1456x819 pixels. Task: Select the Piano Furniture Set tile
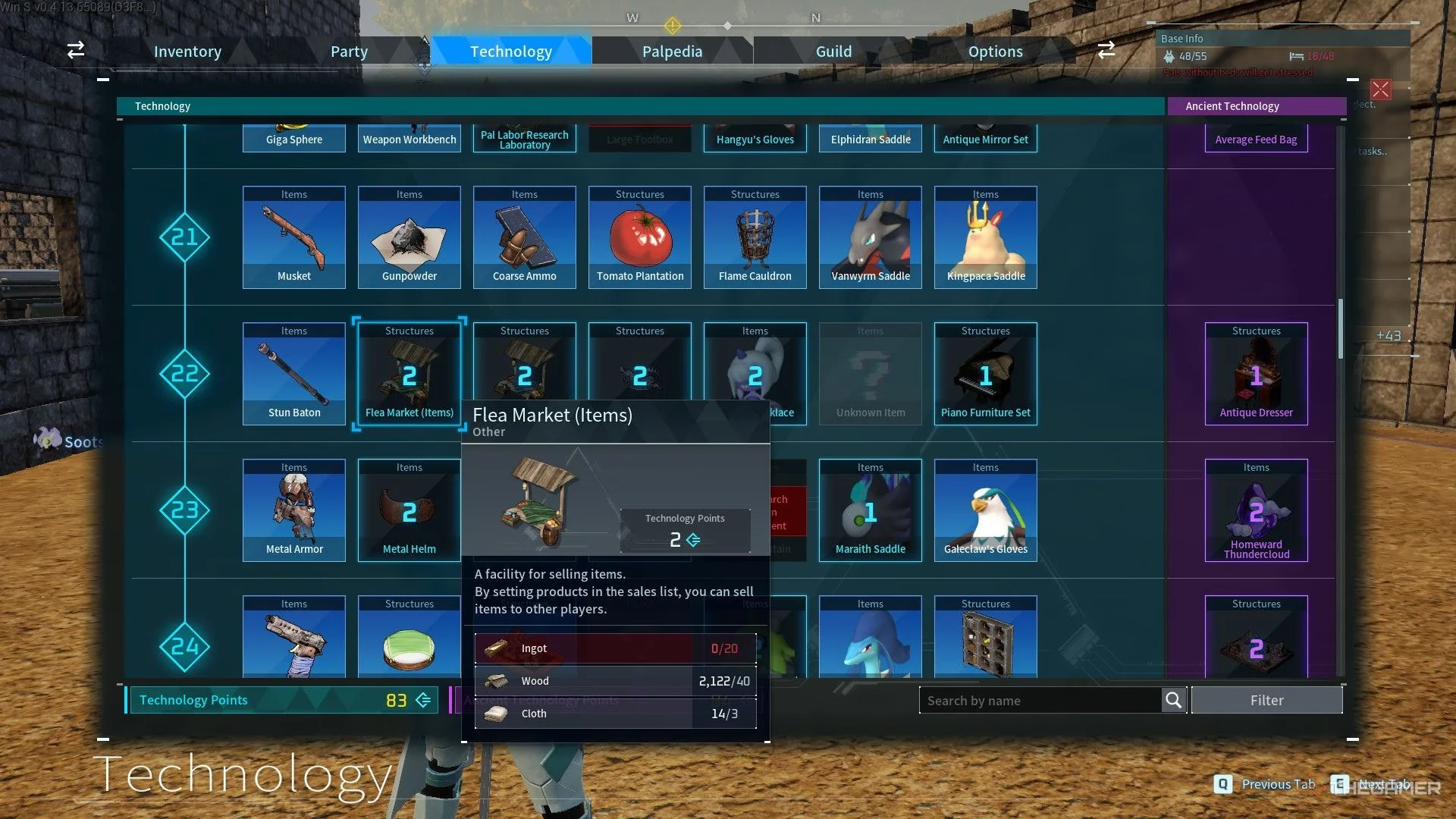pos(986,374)
